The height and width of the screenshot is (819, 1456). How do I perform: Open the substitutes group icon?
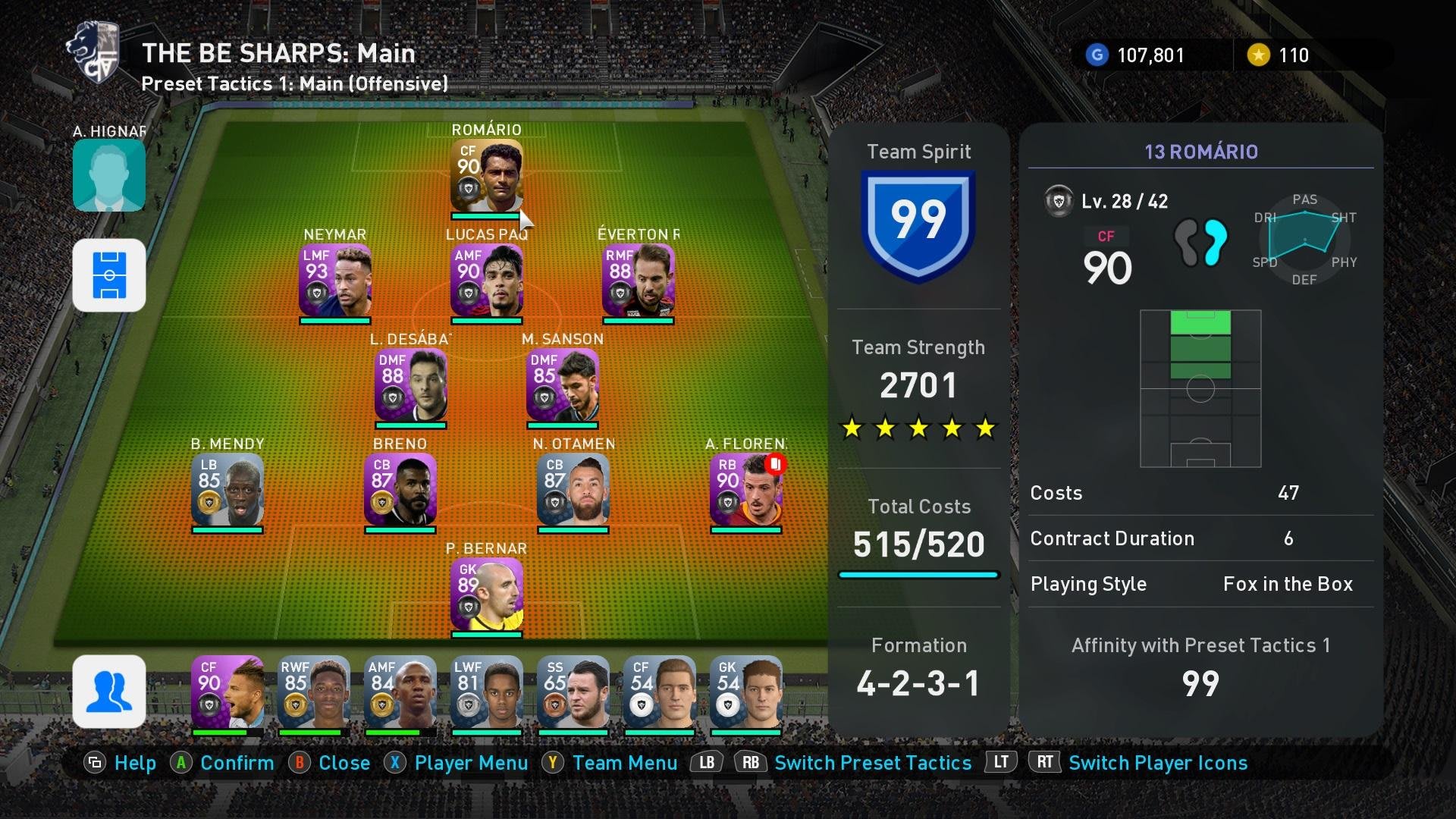[109, 691]
